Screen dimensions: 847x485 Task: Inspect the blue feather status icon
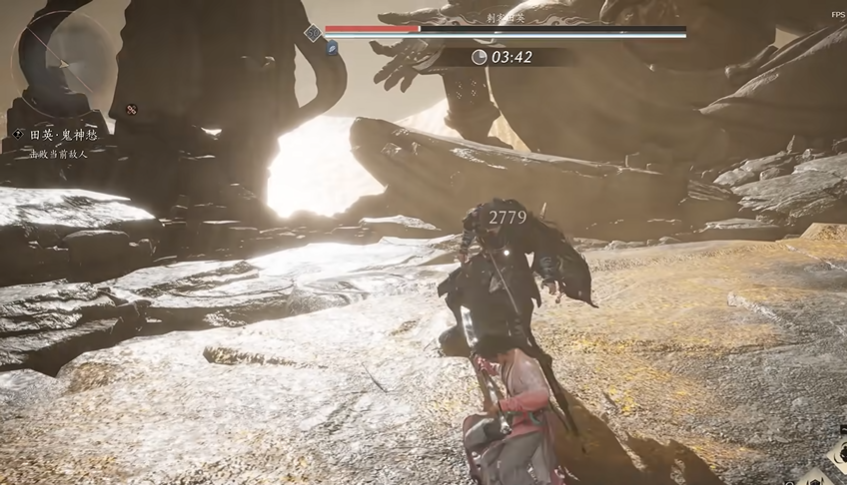[332, 48]
